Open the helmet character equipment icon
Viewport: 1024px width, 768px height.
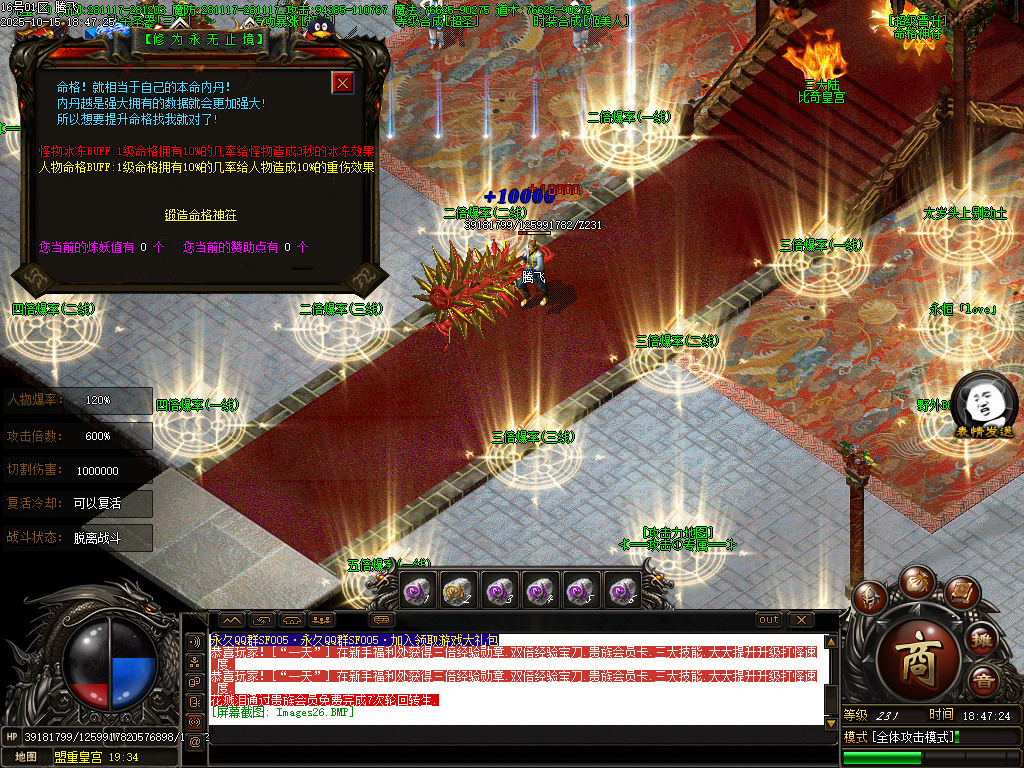pyautogui.click(x=869, y=597)
